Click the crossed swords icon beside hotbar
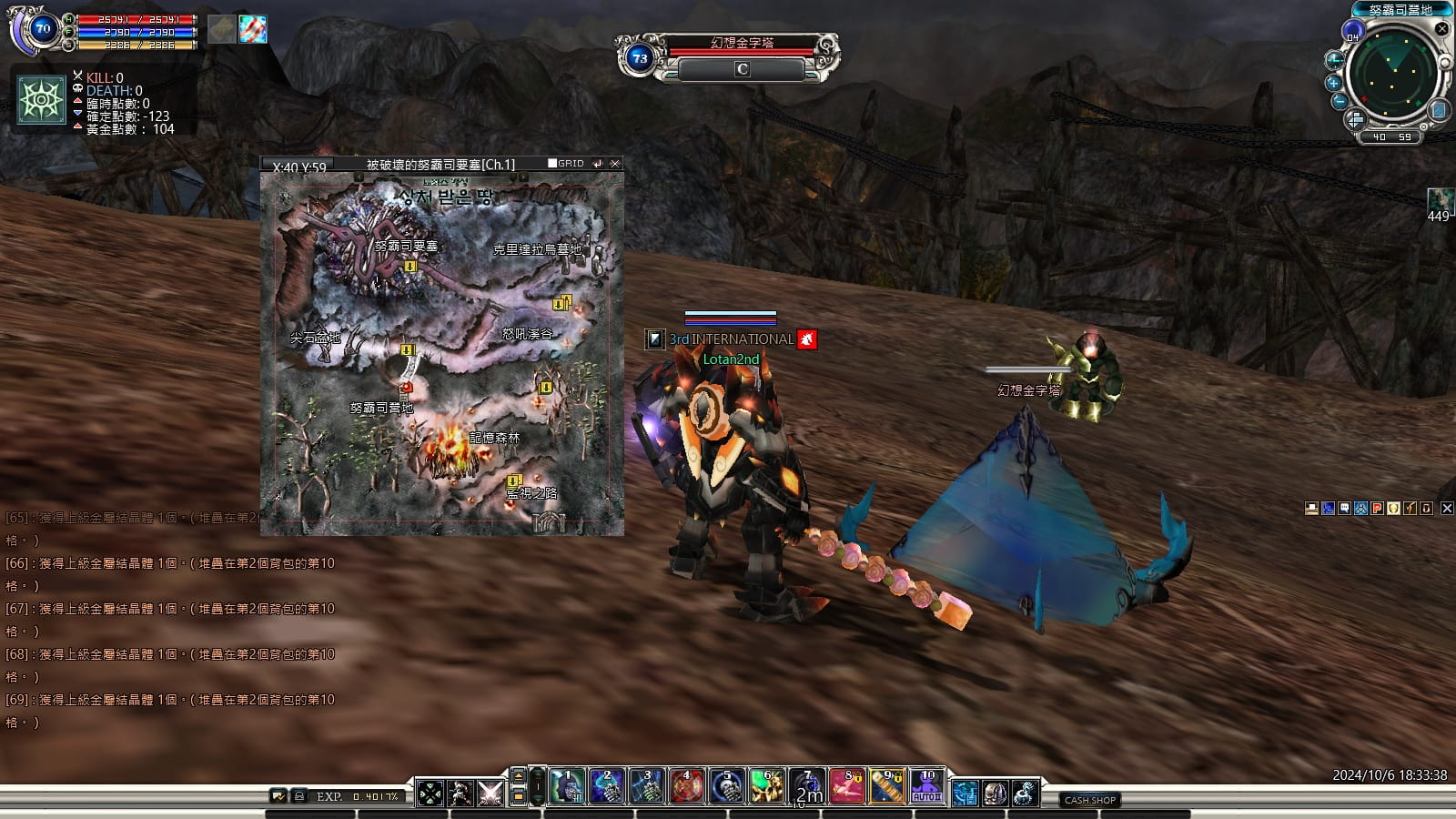This screenshot has width=1456, height=819. pos(490,794)
